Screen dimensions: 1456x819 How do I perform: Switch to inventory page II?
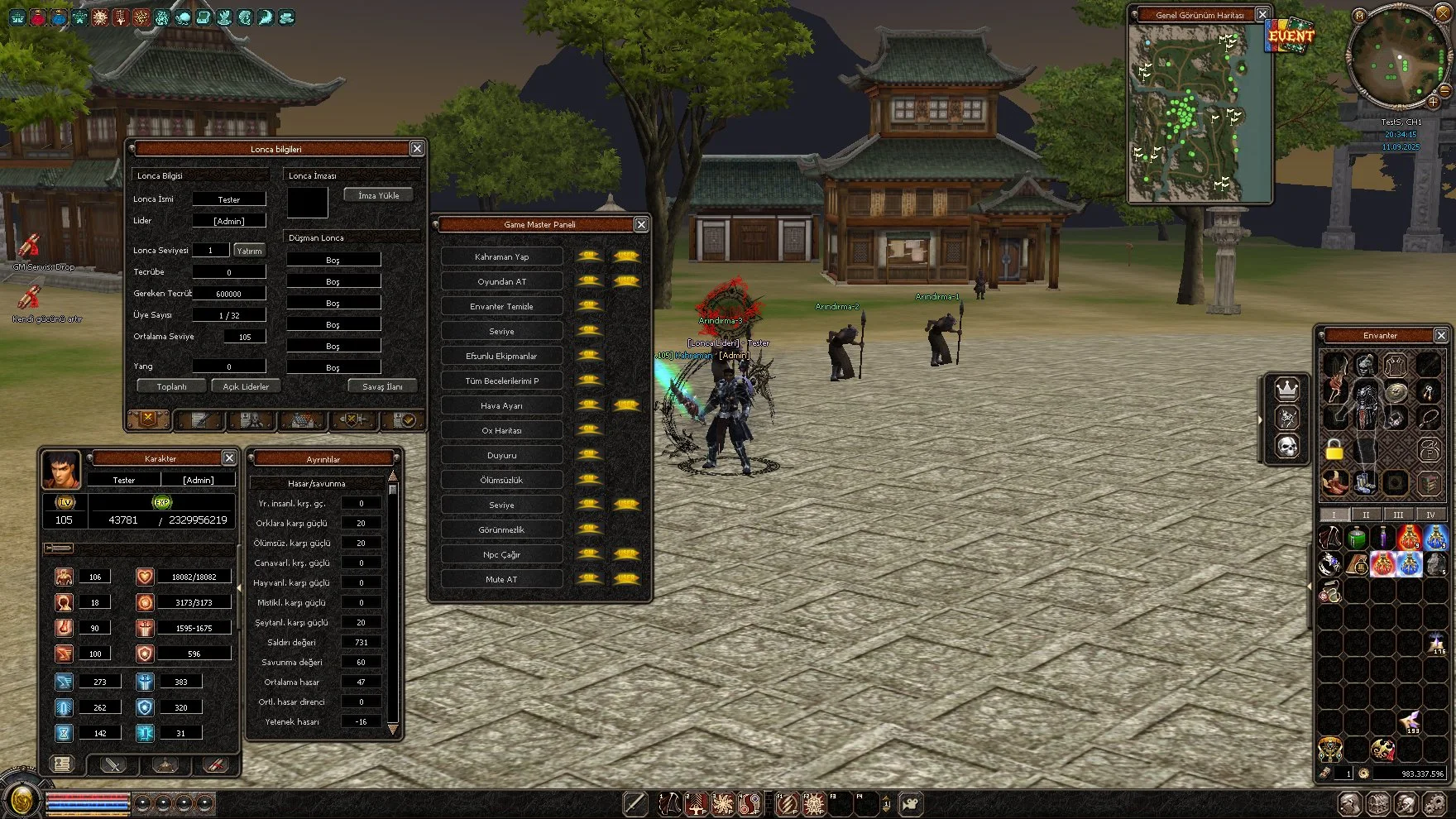pos(1366,515)
